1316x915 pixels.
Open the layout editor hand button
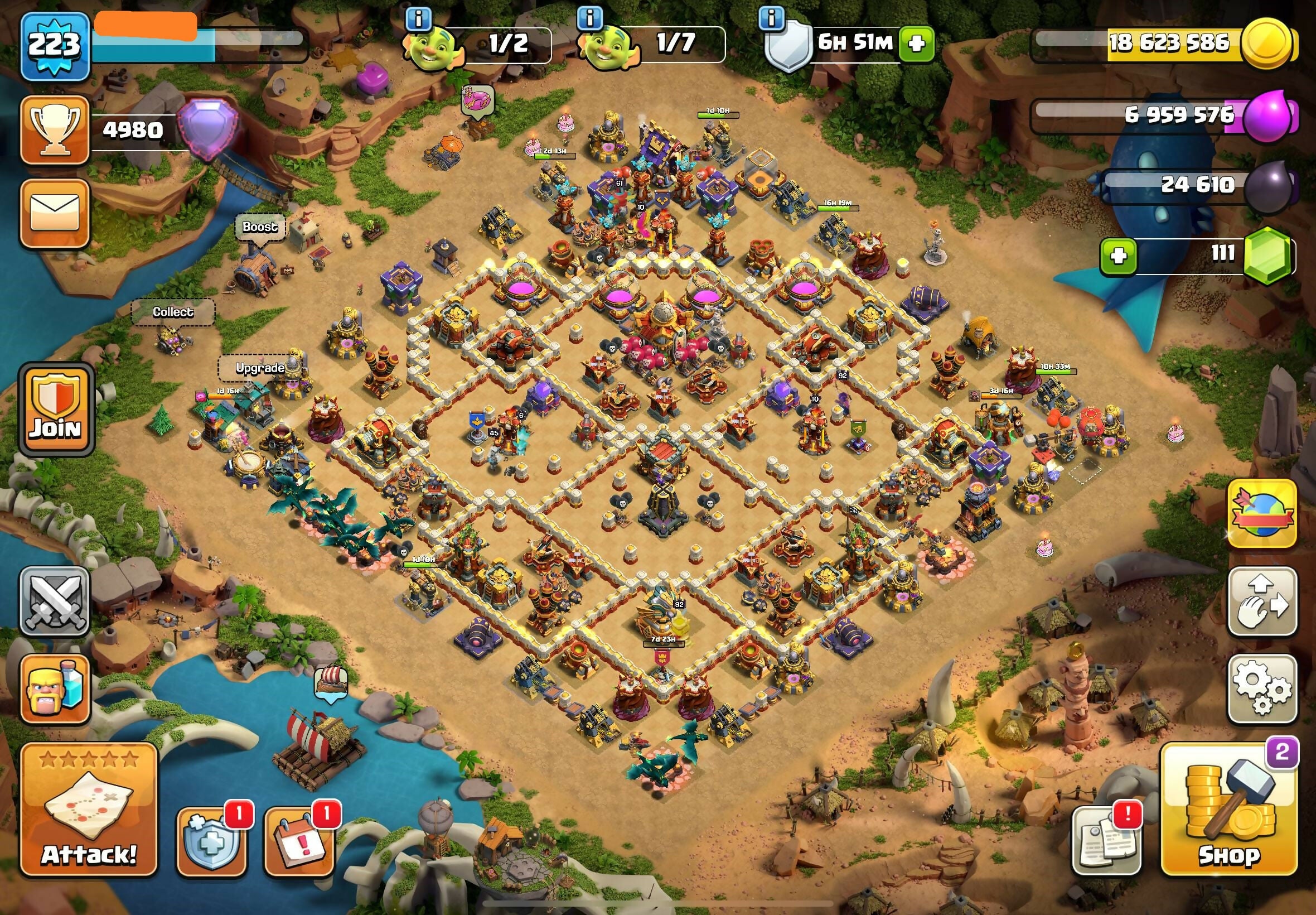(1262, 601)
